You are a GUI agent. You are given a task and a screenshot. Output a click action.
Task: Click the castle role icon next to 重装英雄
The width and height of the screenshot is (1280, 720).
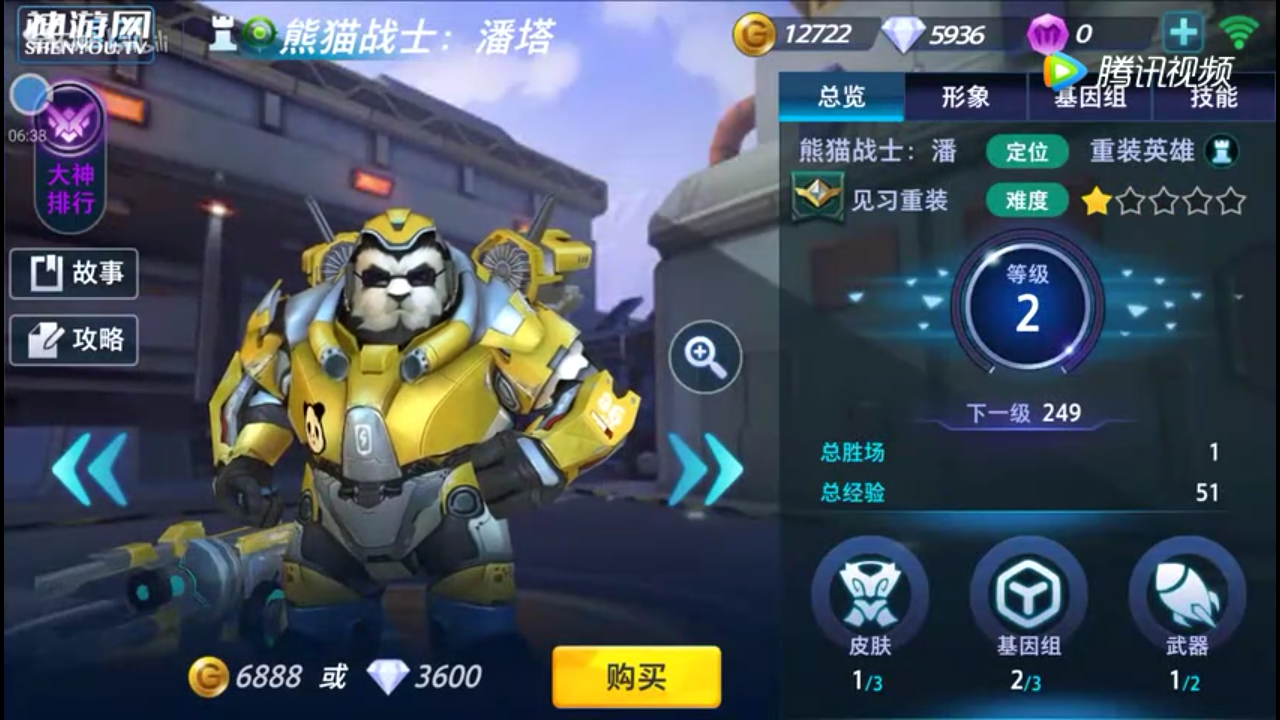pyautogui.click(x=1219, y=152)
